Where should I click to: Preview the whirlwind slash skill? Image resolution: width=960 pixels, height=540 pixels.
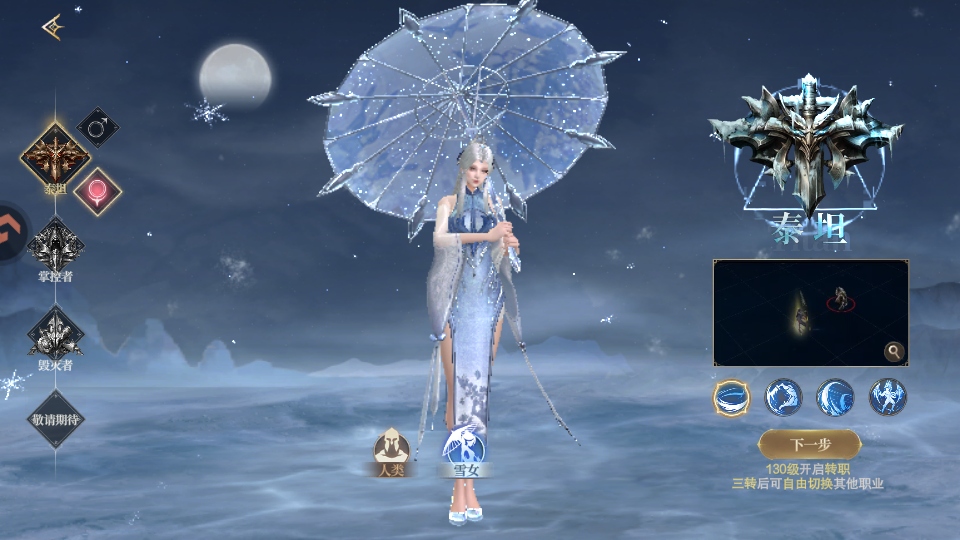pos(732,397)
